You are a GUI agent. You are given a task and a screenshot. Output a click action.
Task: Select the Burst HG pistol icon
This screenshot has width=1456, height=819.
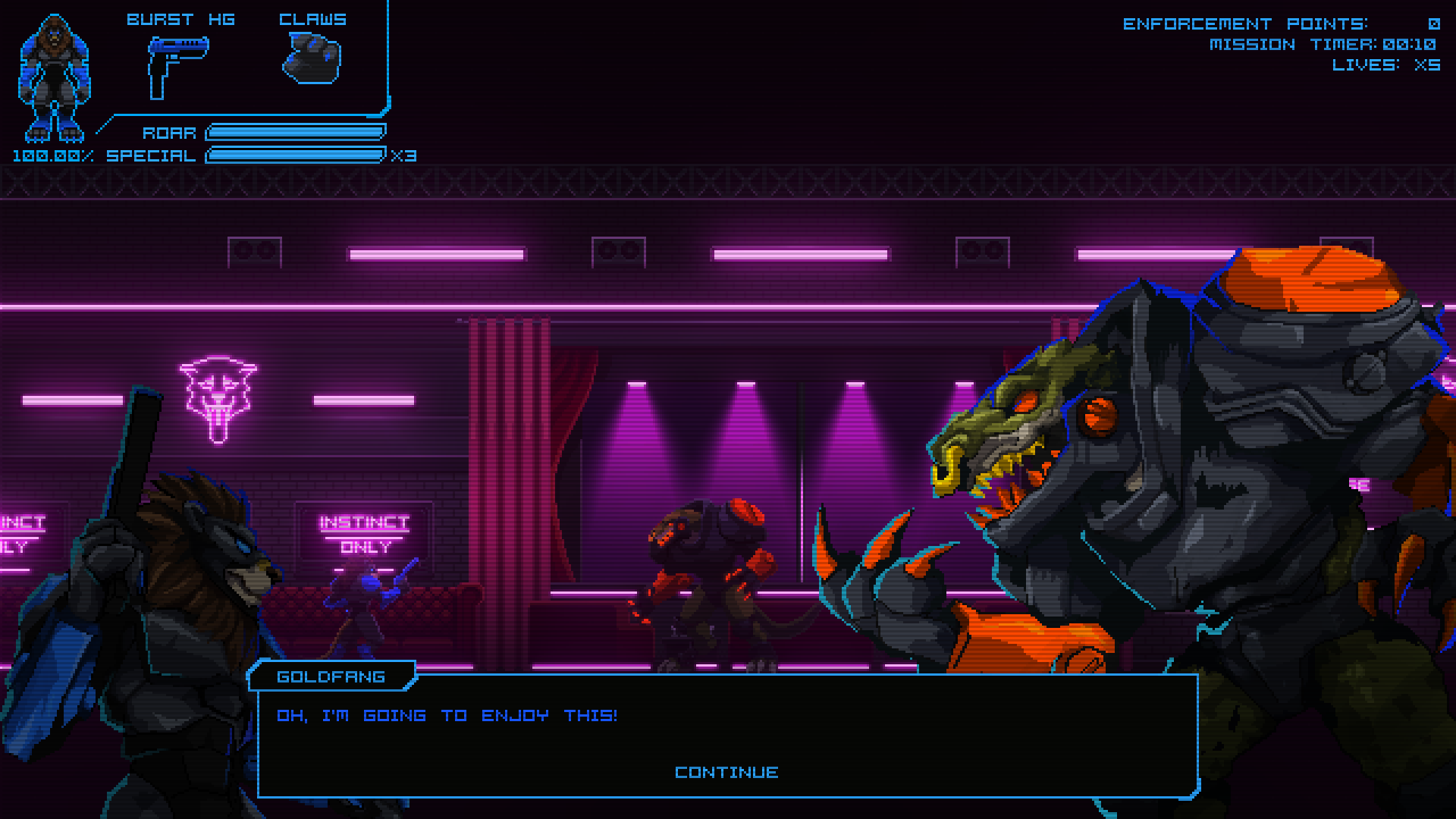point(176,66)
